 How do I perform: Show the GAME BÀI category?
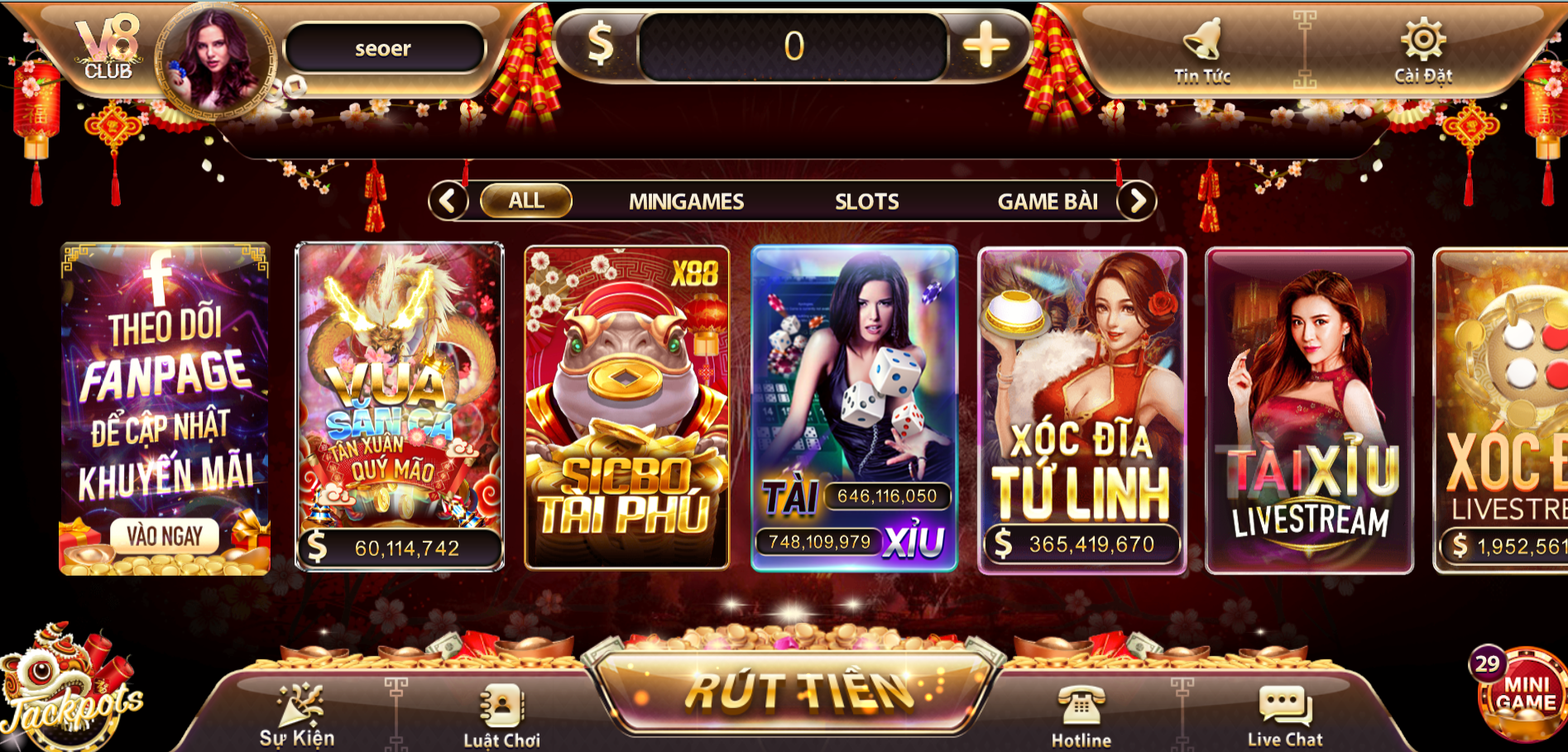1048,202
